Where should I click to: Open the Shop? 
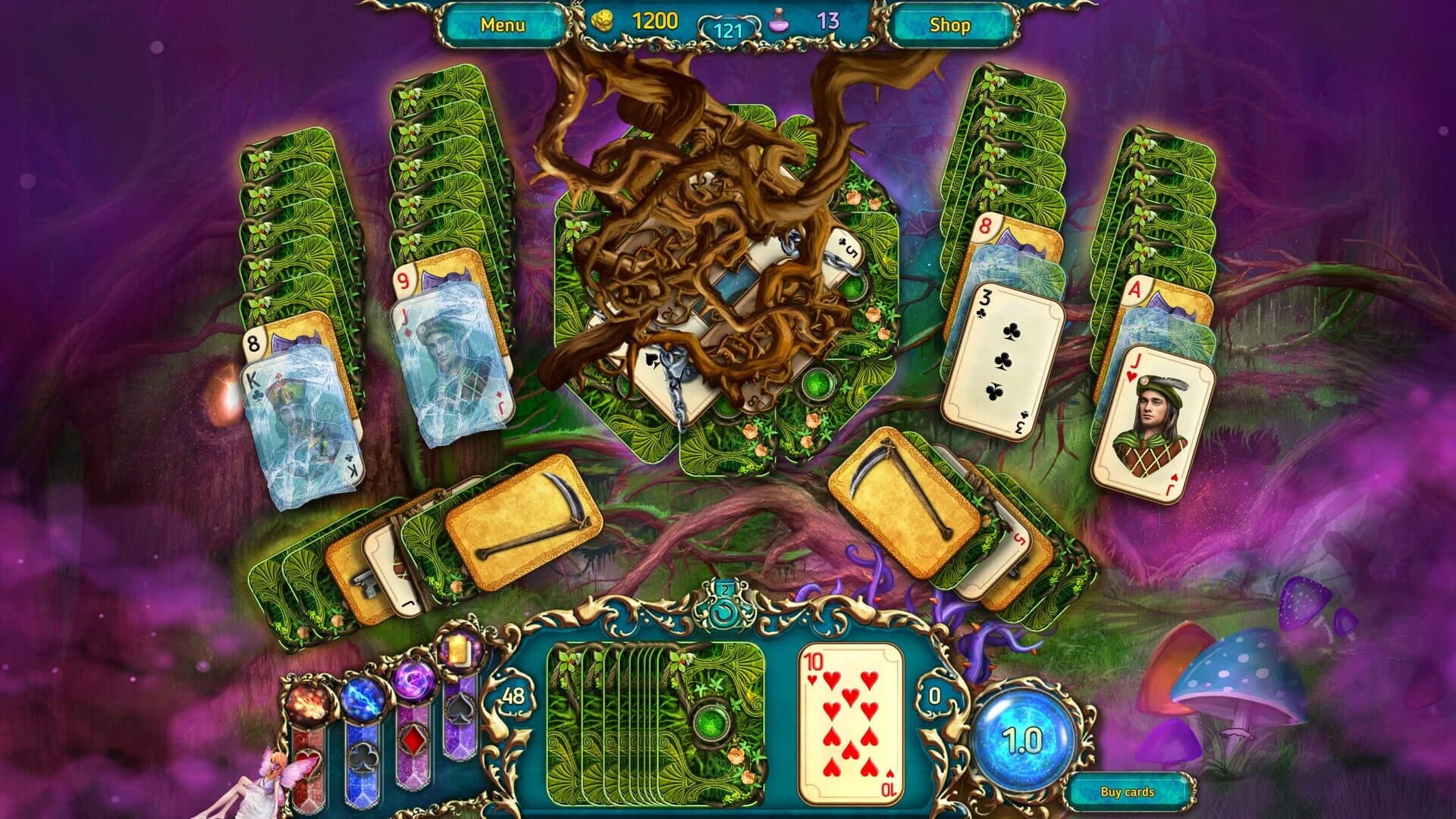click(949, 24)
